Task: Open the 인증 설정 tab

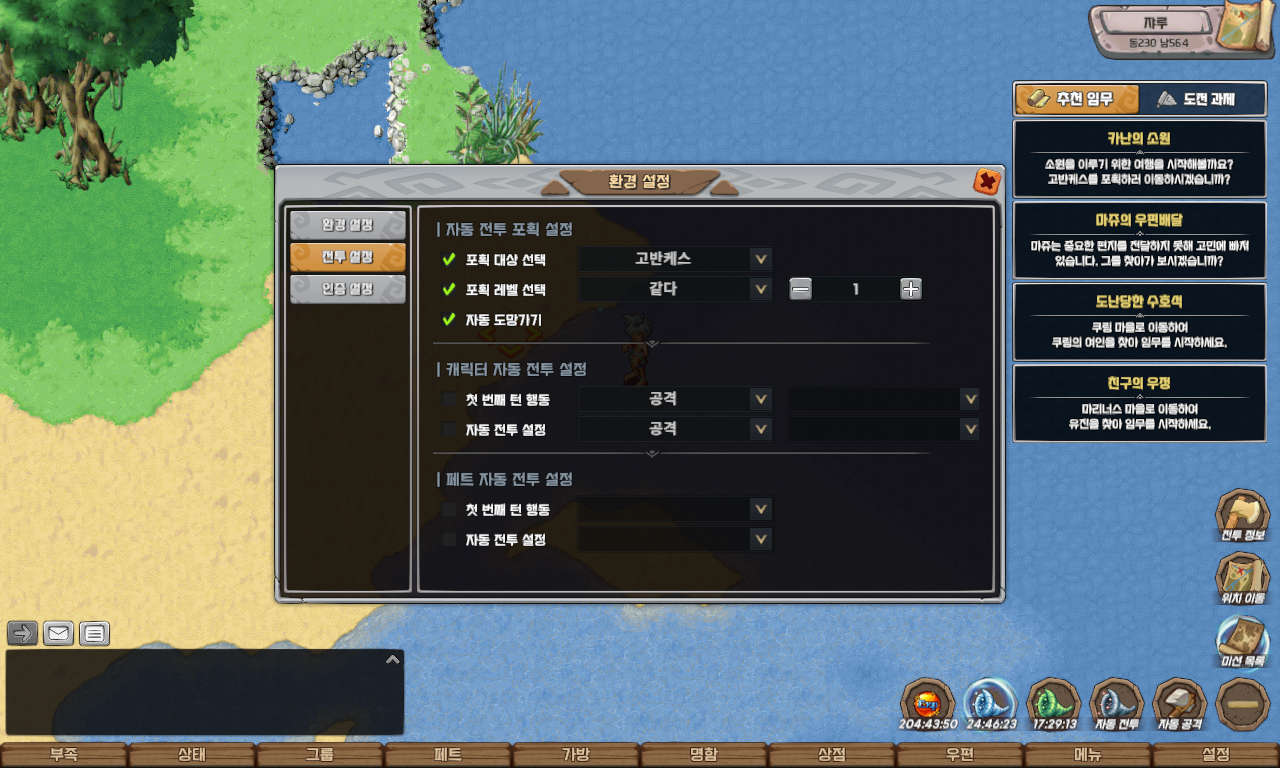Action: pyautogui.click(x=347, y=289)
